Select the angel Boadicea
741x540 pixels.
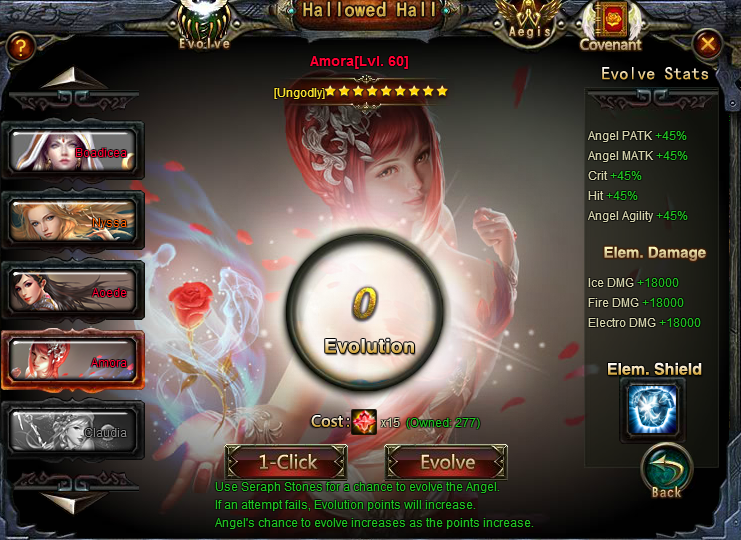click(74, 150)
